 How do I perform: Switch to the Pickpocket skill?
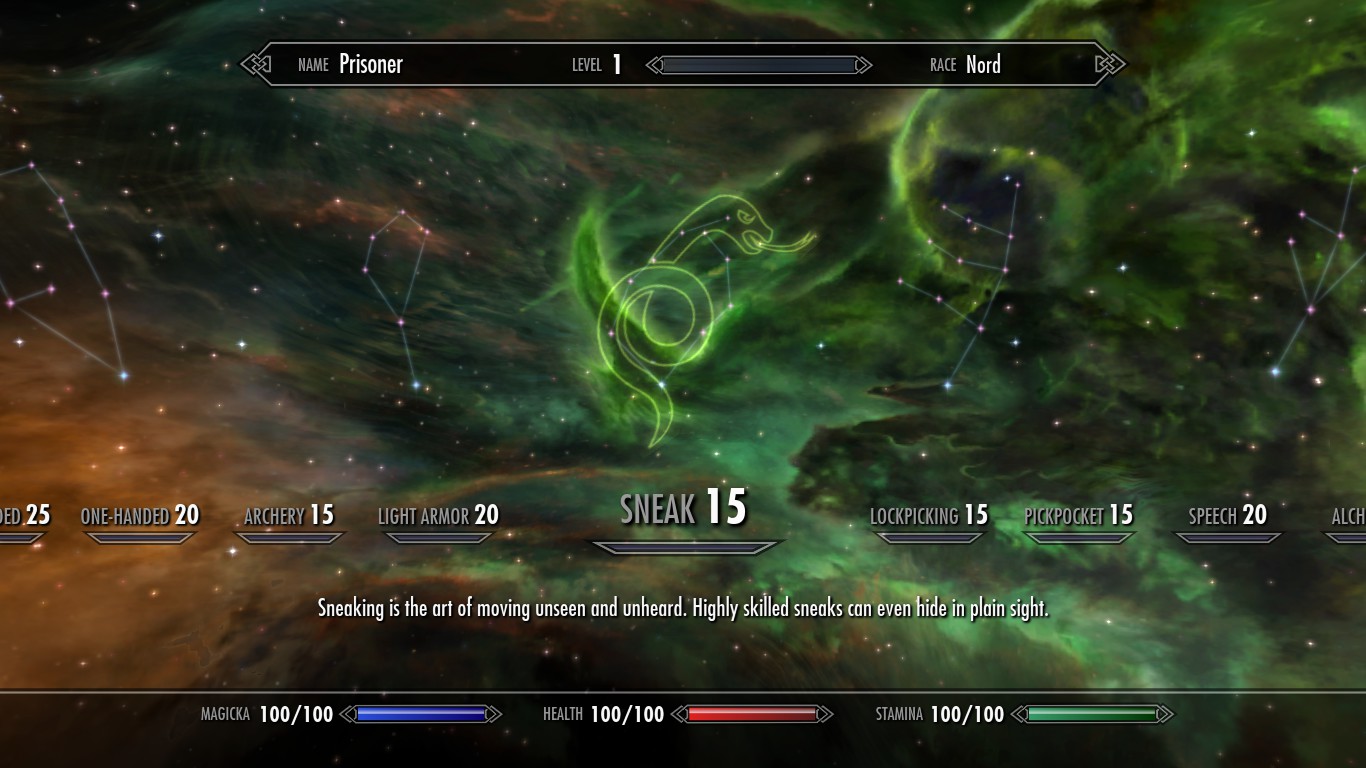1079,516
